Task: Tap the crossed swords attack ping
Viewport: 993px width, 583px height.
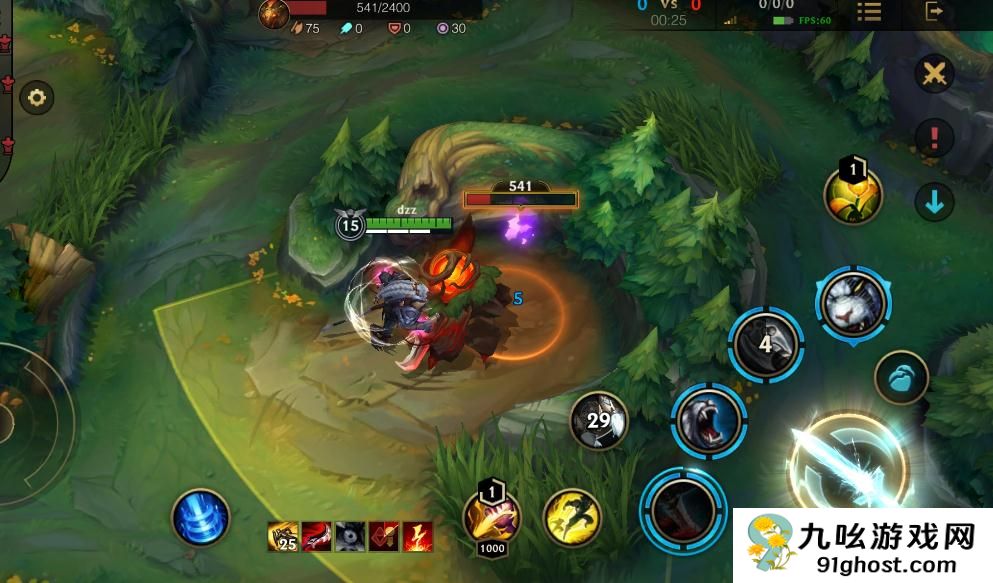Action: coord(934,74)
